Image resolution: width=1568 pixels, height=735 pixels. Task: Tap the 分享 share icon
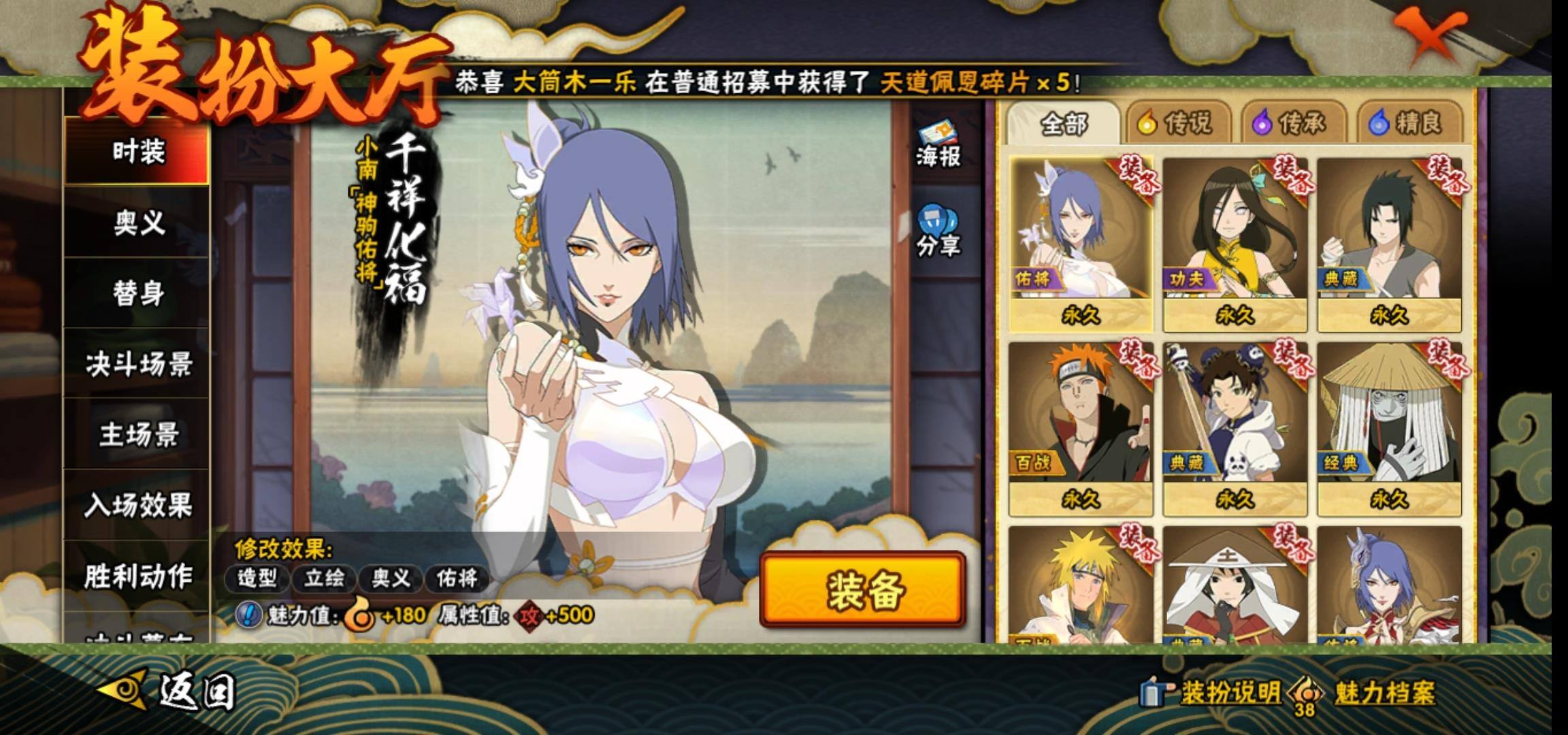(x=938, y=231)
